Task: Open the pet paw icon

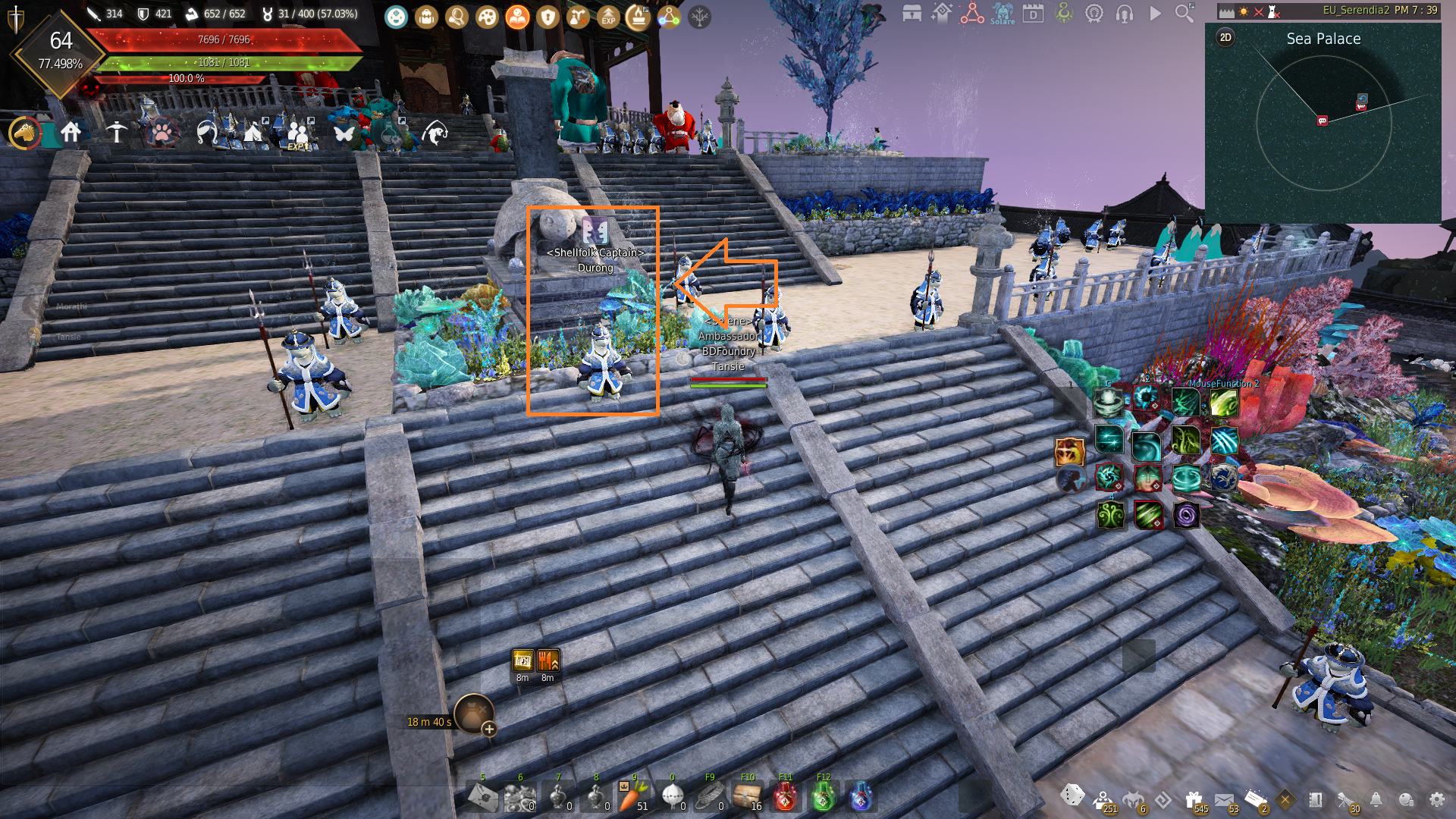Action: click(162, 133)
